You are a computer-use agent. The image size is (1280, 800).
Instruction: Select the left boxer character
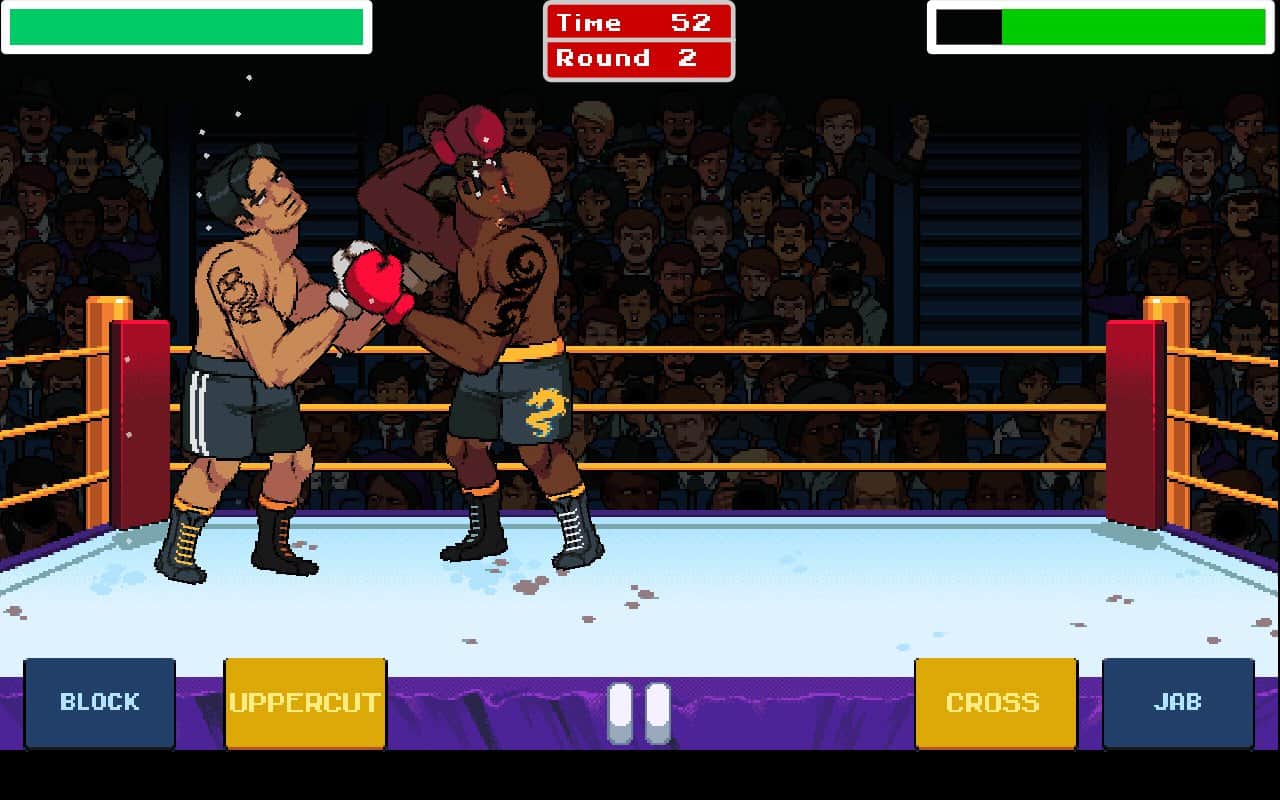coord(250,350)
